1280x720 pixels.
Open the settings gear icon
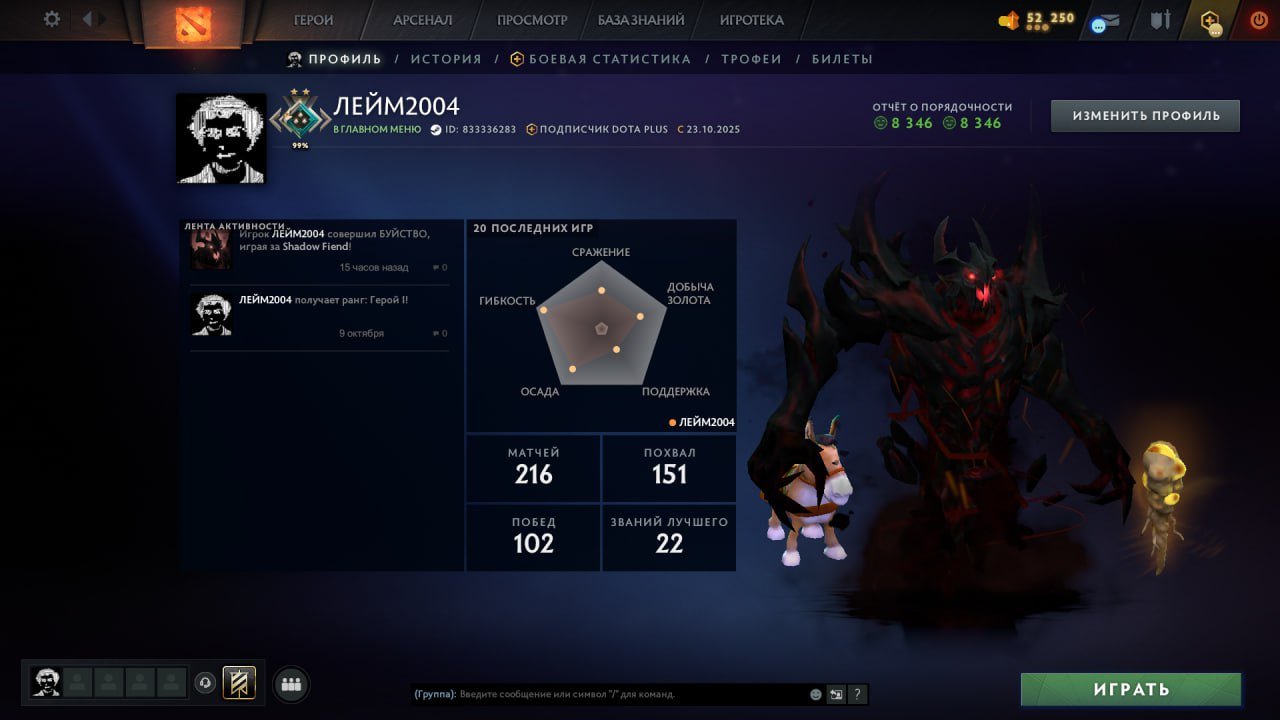pyautogui.click(x=50, y=18)
